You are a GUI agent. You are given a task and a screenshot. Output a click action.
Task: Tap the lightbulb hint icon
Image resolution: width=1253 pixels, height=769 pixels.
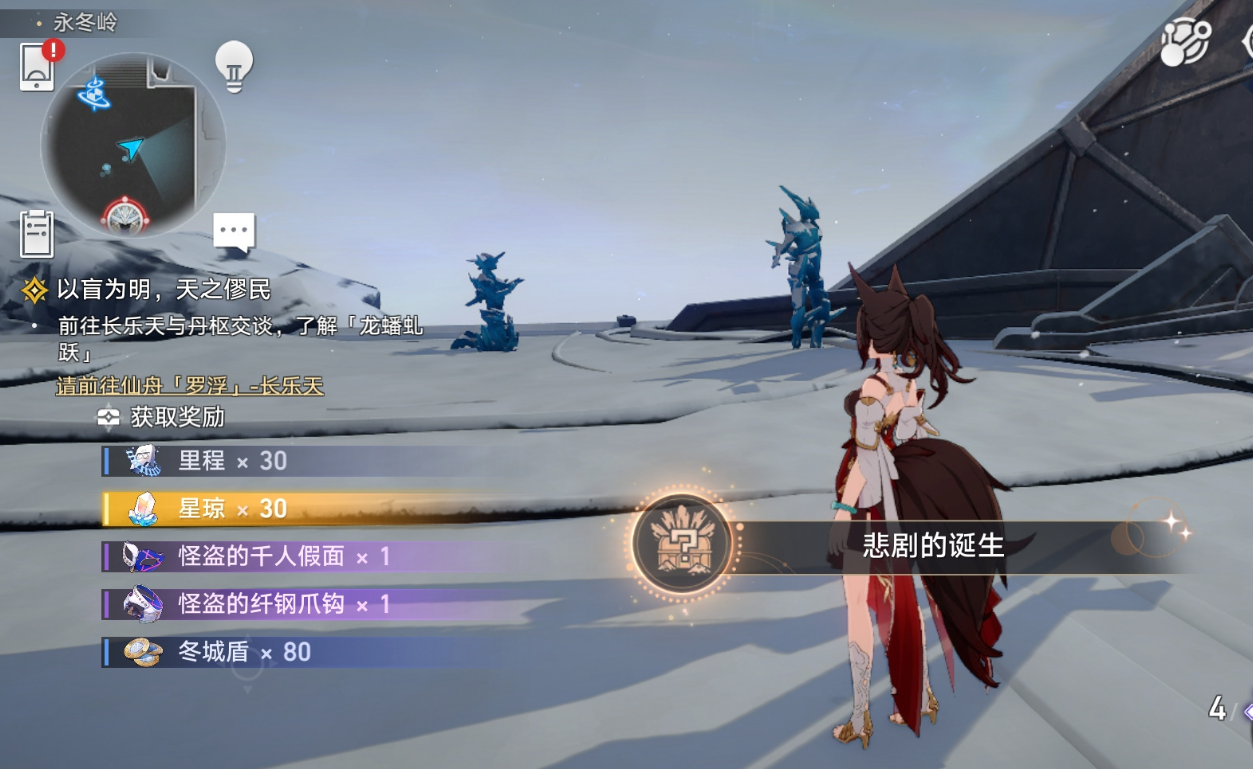pos(234,67)
